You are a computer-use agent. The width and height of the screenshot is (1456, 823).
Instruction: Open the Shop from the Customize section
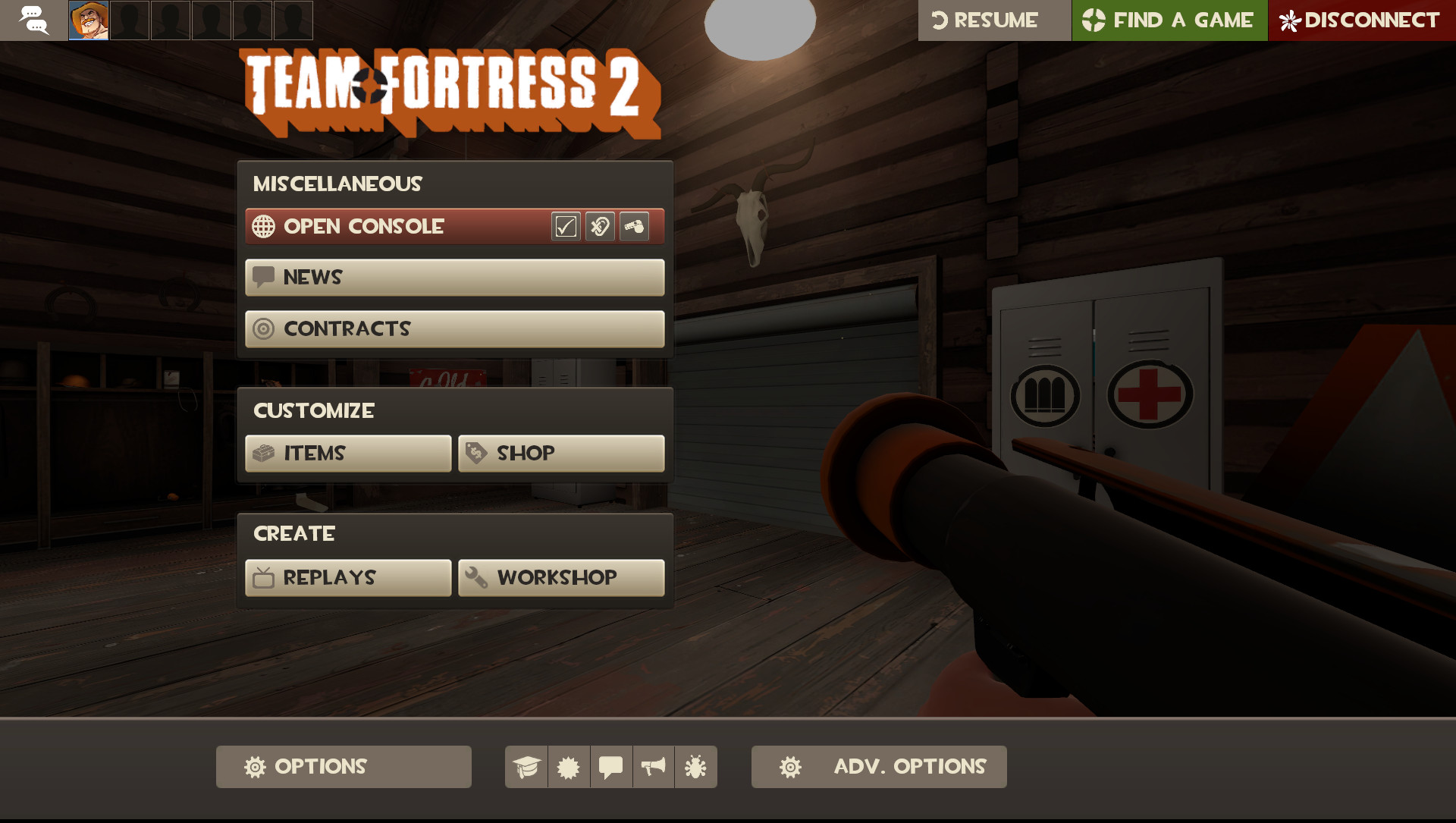[x=561, y=453]
